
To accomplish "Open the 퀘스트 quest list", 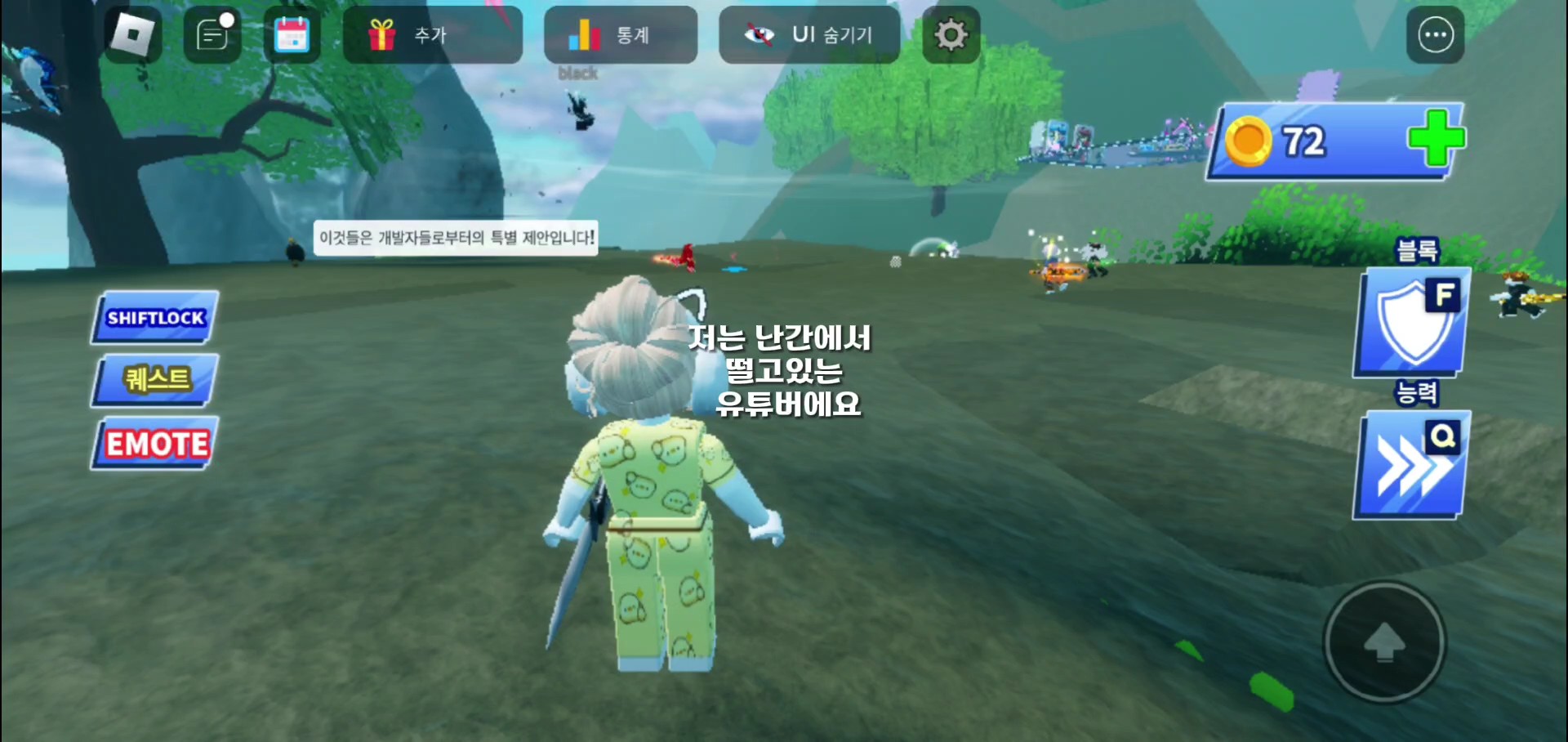I will point(155,380).
